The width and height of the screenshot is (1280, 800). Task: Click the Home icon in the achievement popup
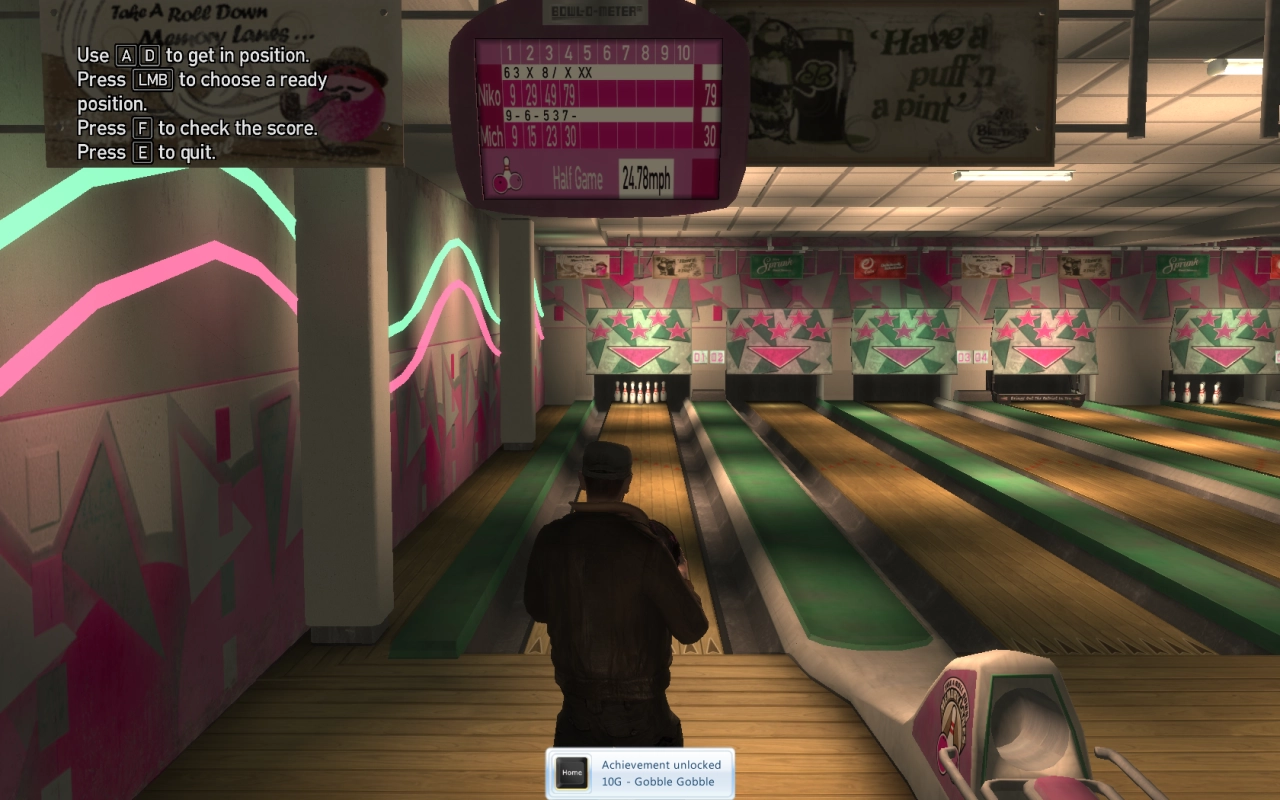(x=572, y=773)
